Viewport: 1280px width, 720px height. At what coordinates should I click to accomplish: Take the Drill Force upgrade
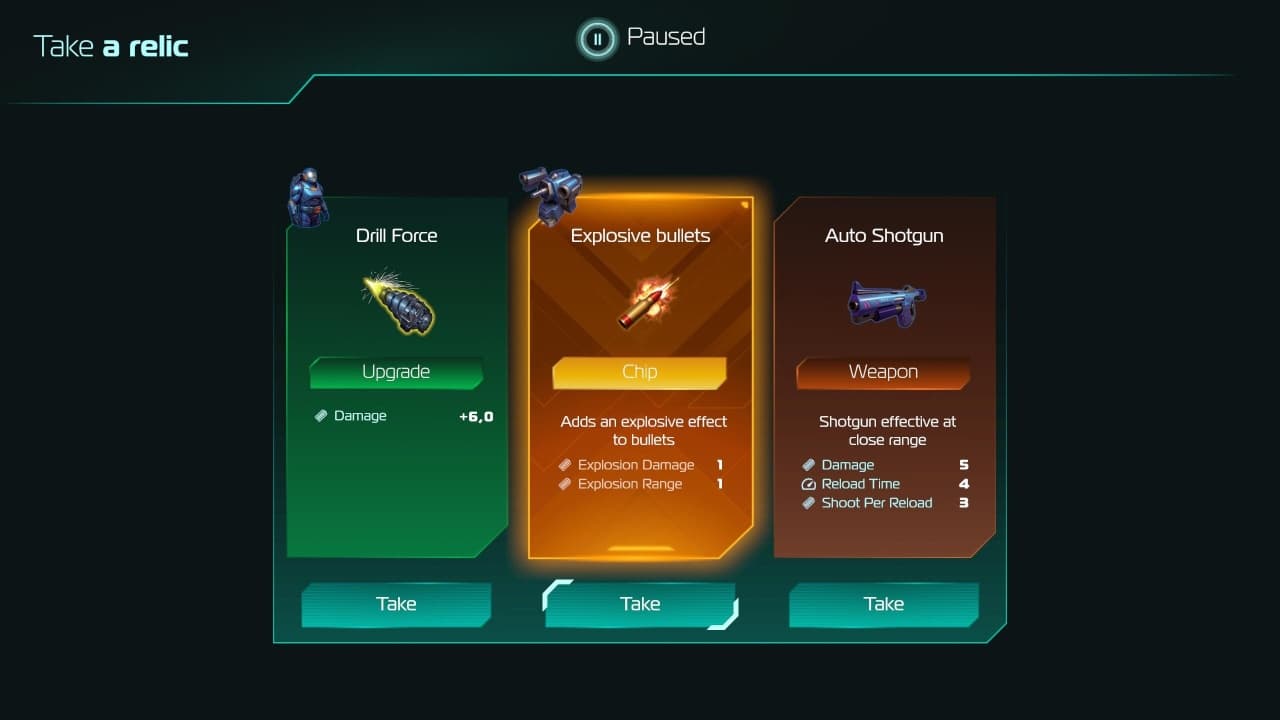396,604
